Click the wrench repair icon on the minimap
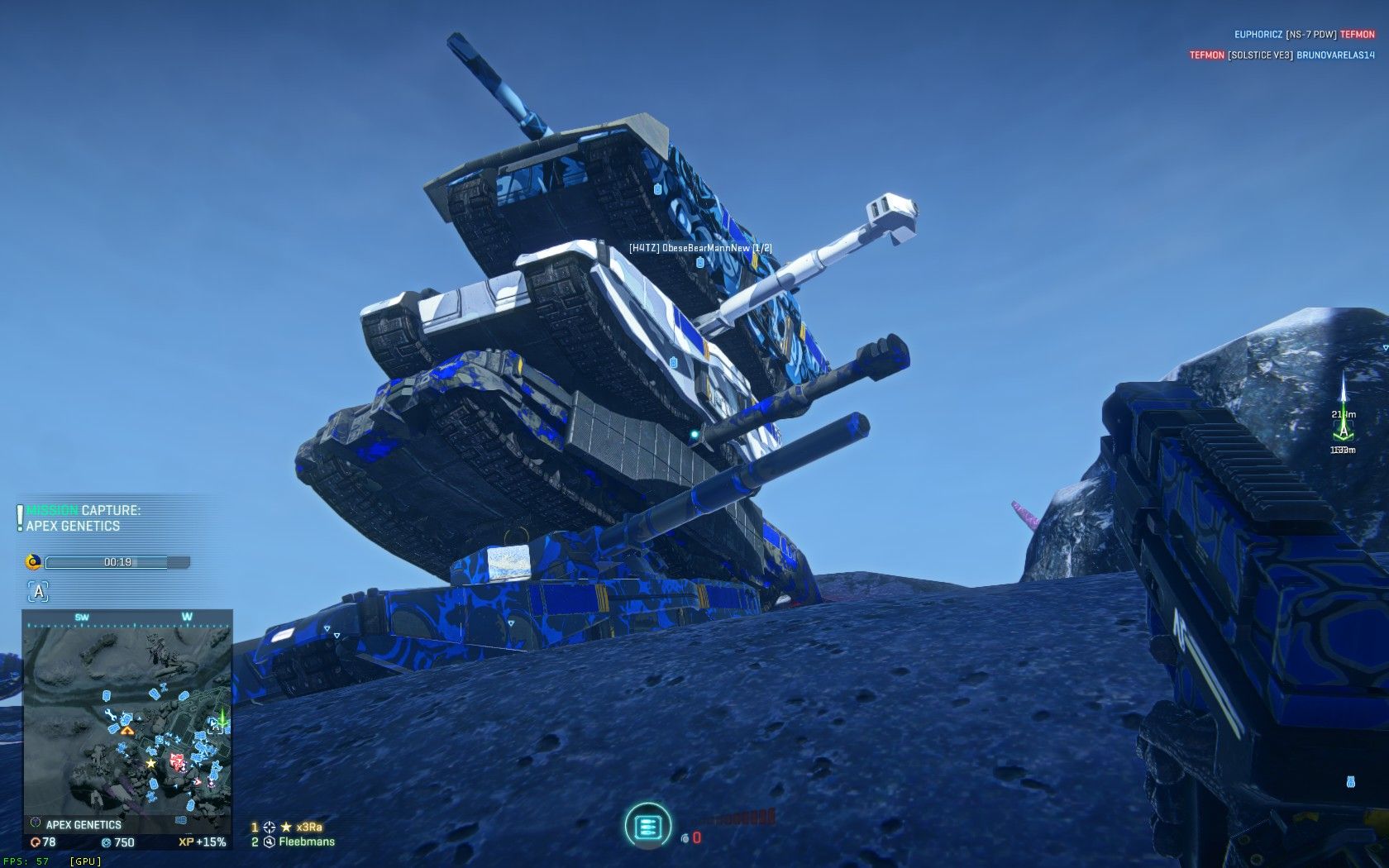This screenshot has width=1389, height=868. 112,714
